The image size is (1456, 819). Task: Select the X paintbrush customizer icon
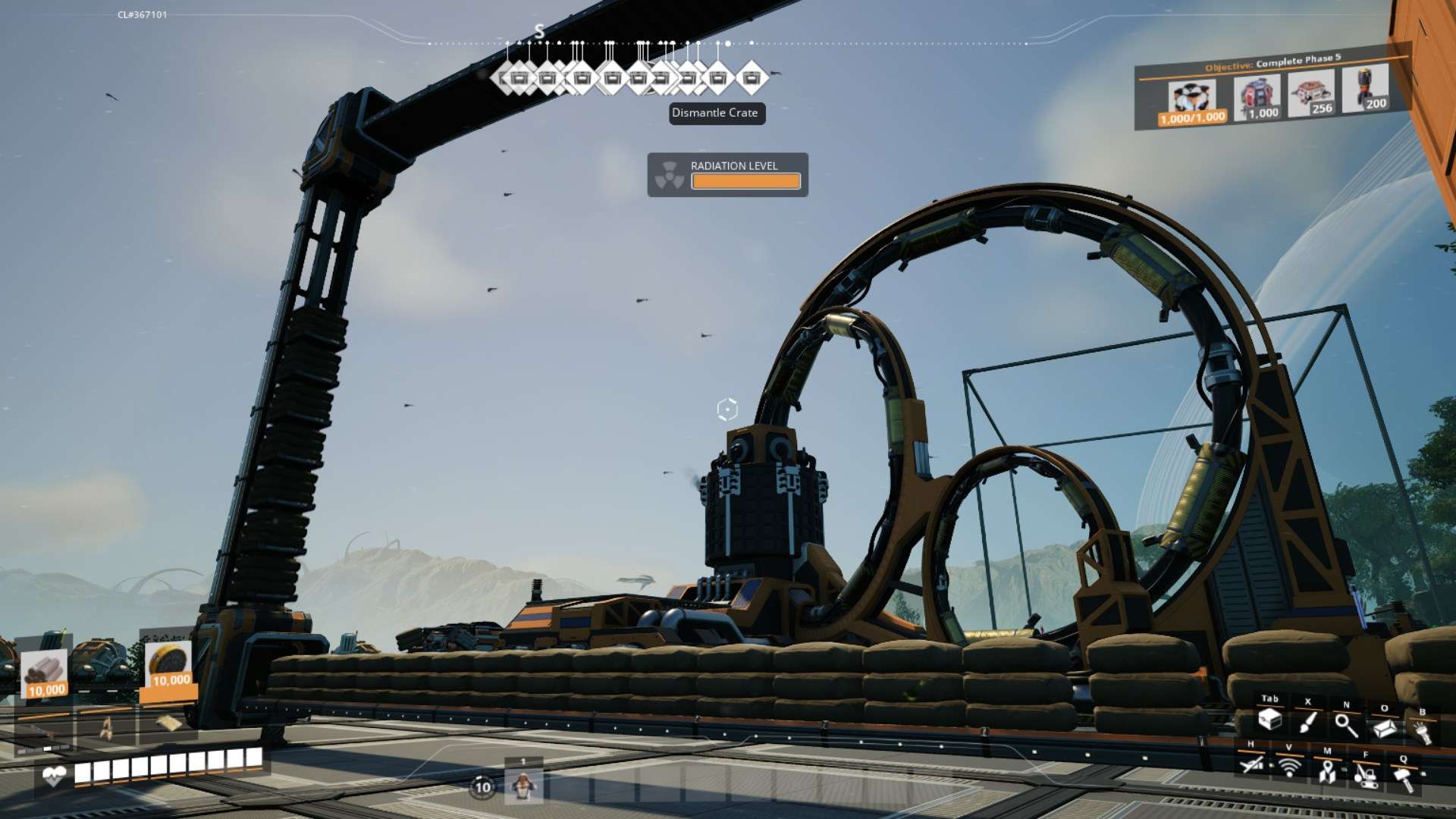point(1308,724)
